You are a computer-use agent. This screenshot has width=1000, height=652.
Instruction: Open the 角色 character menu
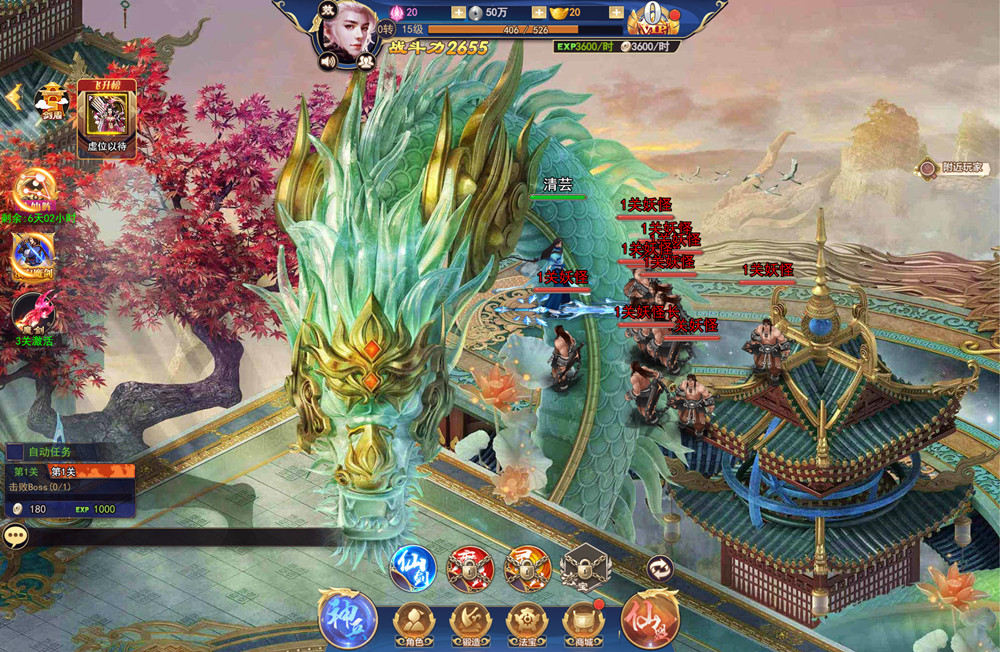(x=413, y=621)
